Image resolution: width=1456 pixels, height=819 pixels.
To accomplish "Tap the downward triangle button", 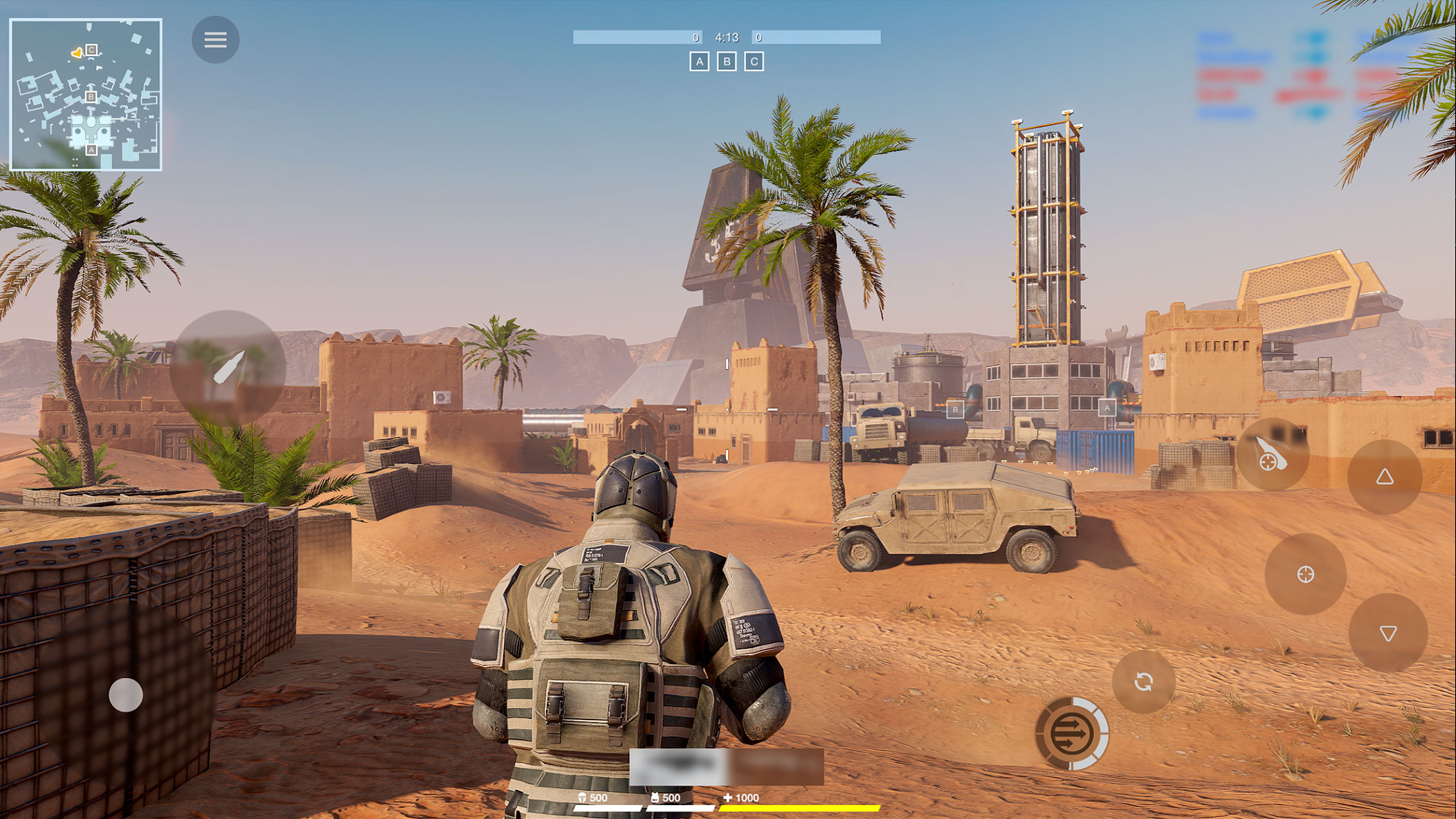I will (x=1387, y=633).
